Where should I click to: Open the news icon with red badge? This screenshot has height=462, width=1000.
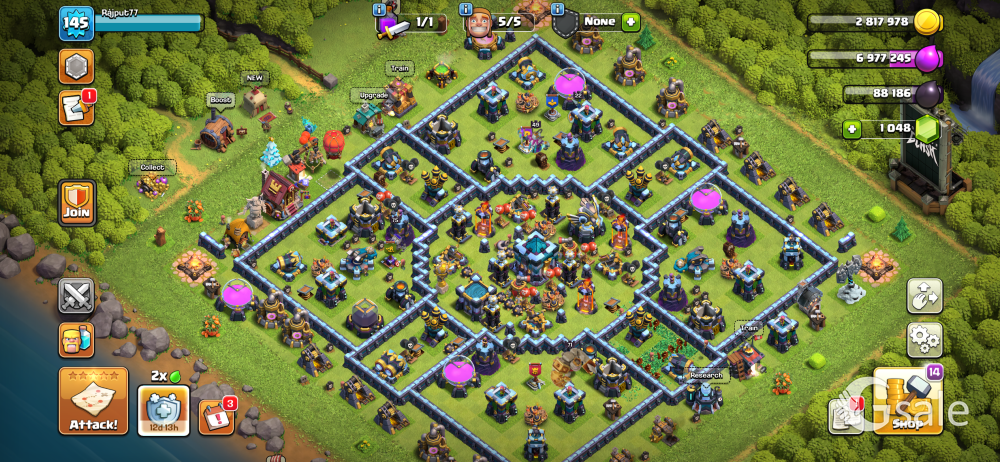point(75,108)
